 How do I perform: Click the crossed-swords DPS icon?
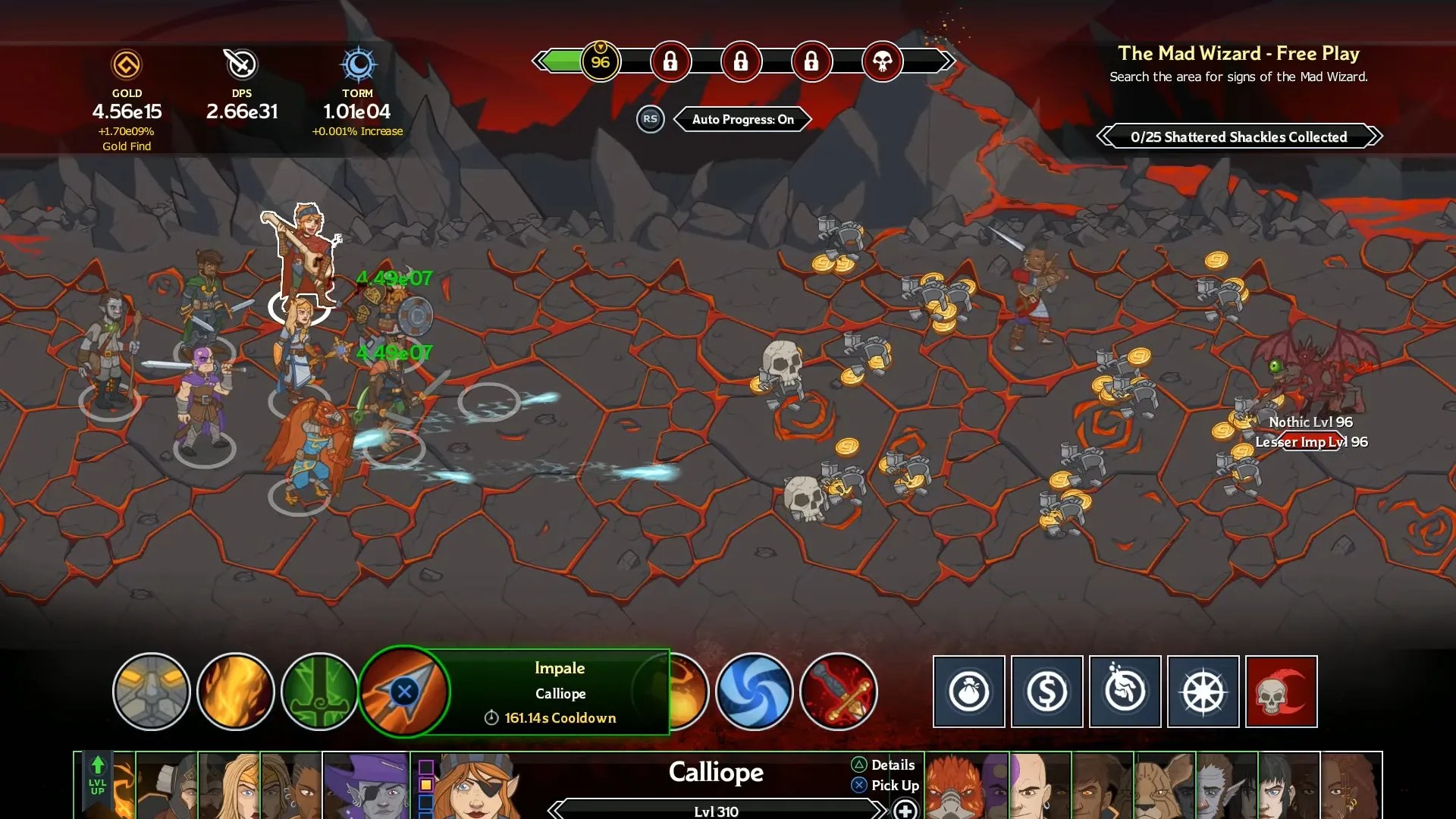[241, 64]
